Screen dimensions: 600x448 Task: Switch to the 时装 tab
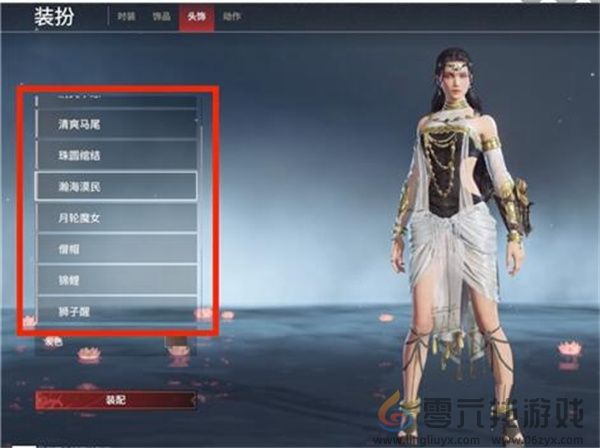(x=125, y=18)
